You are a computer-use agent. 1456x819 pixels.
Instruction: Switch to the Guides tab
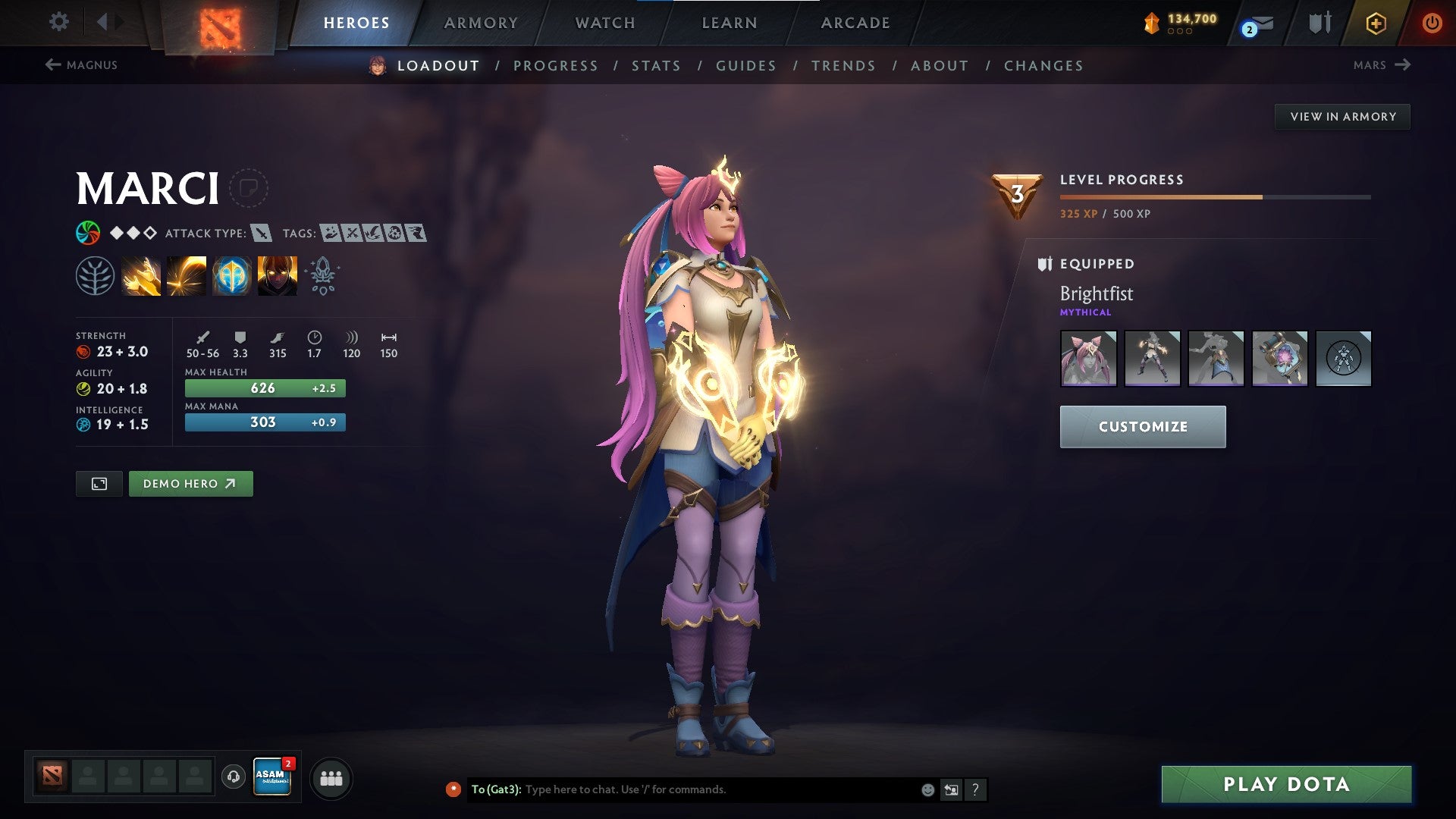[745, 66]
